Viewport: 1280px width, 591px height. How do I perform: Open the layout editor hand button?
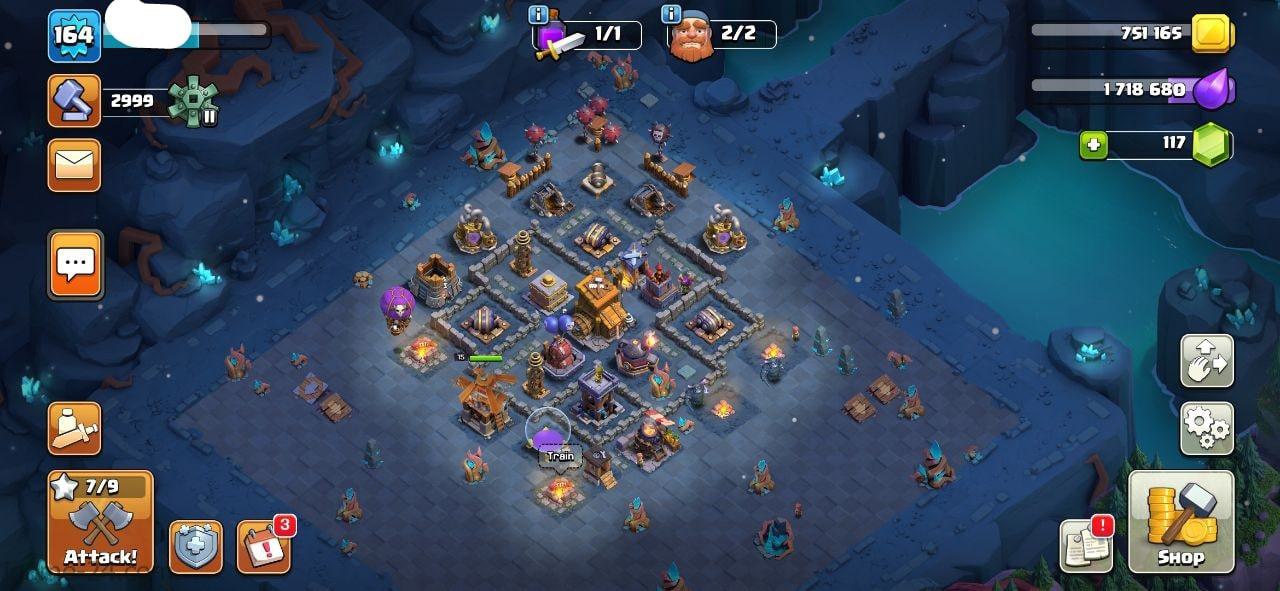point(1207,361)
